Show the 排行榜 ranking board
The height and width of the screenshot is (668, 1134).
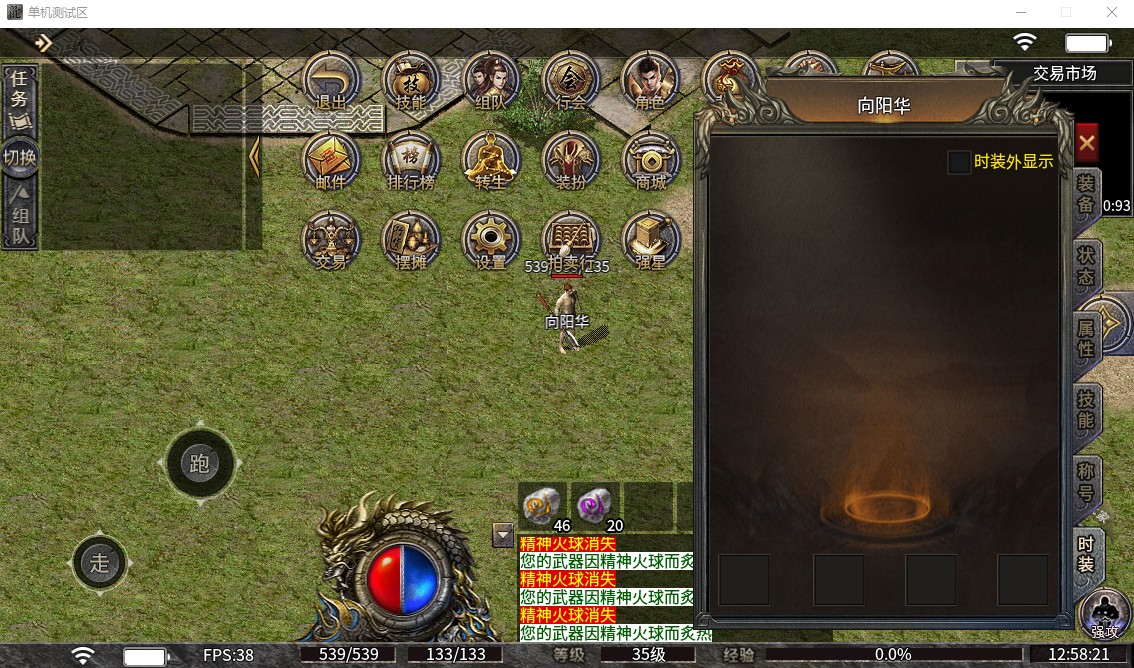point(411,160)
